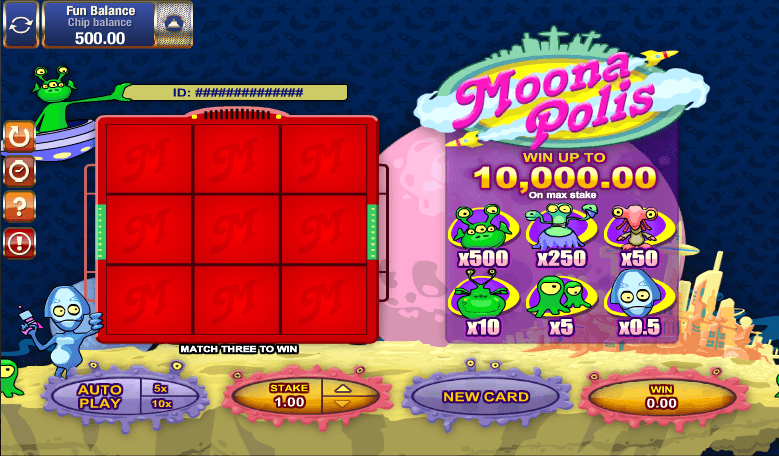This screenshot has width=779, height=456.
Task: Click the red exclamation mark button
Action: coord(19,241)
